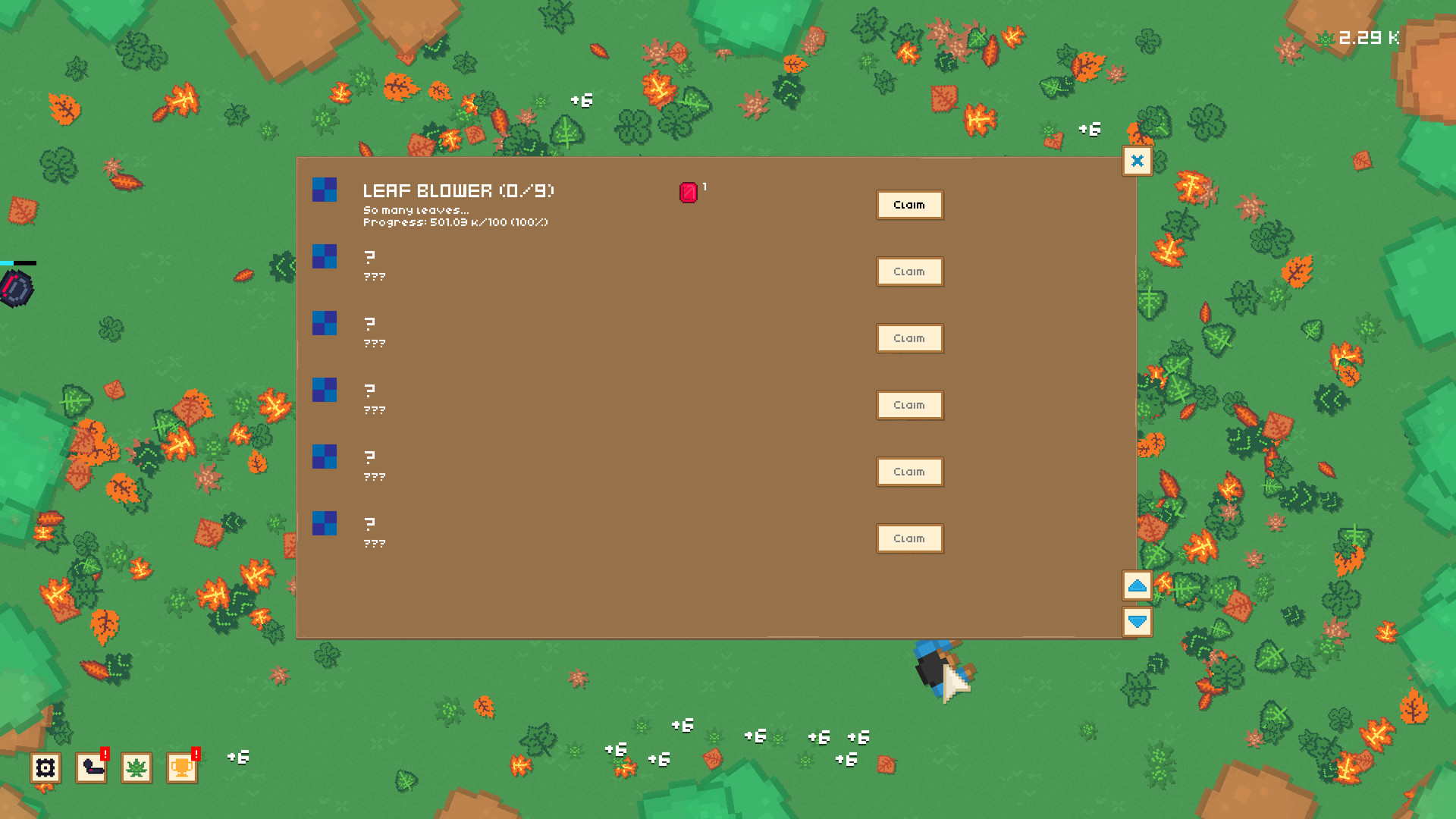Click the ruby gem reward icon
Screen dimensions: 1456x819
pyautogui.click(x=689, y=192)
